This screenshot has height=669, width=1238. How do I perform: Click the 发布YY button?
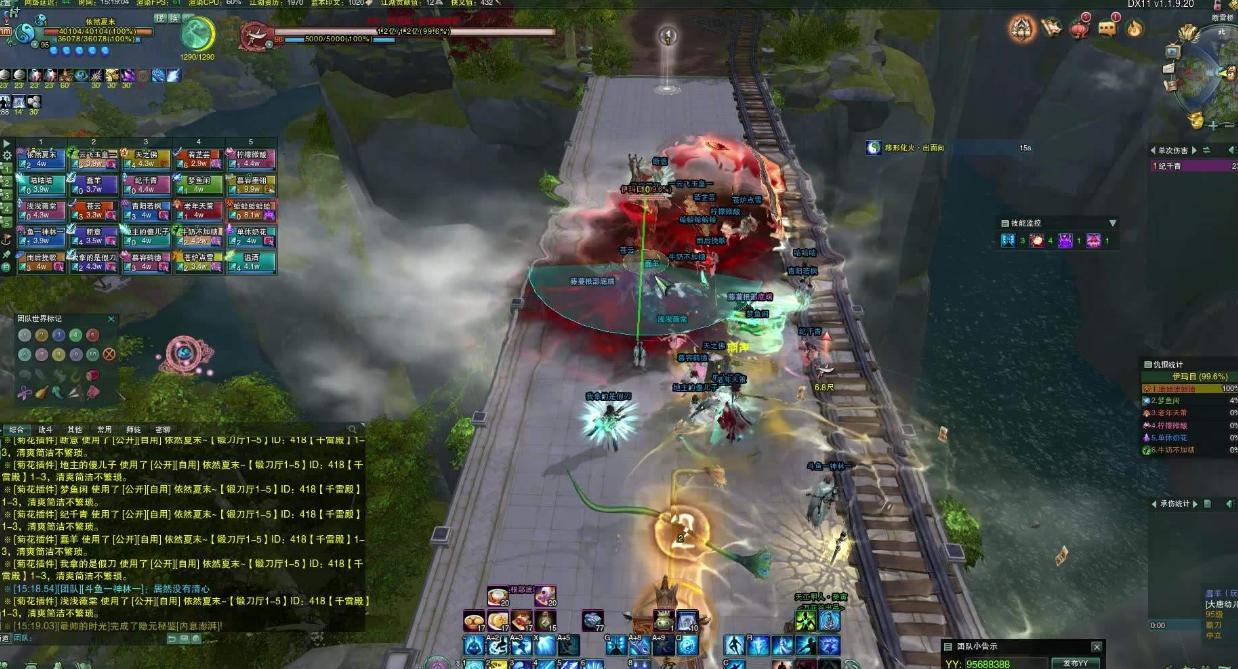point(1076,663)
